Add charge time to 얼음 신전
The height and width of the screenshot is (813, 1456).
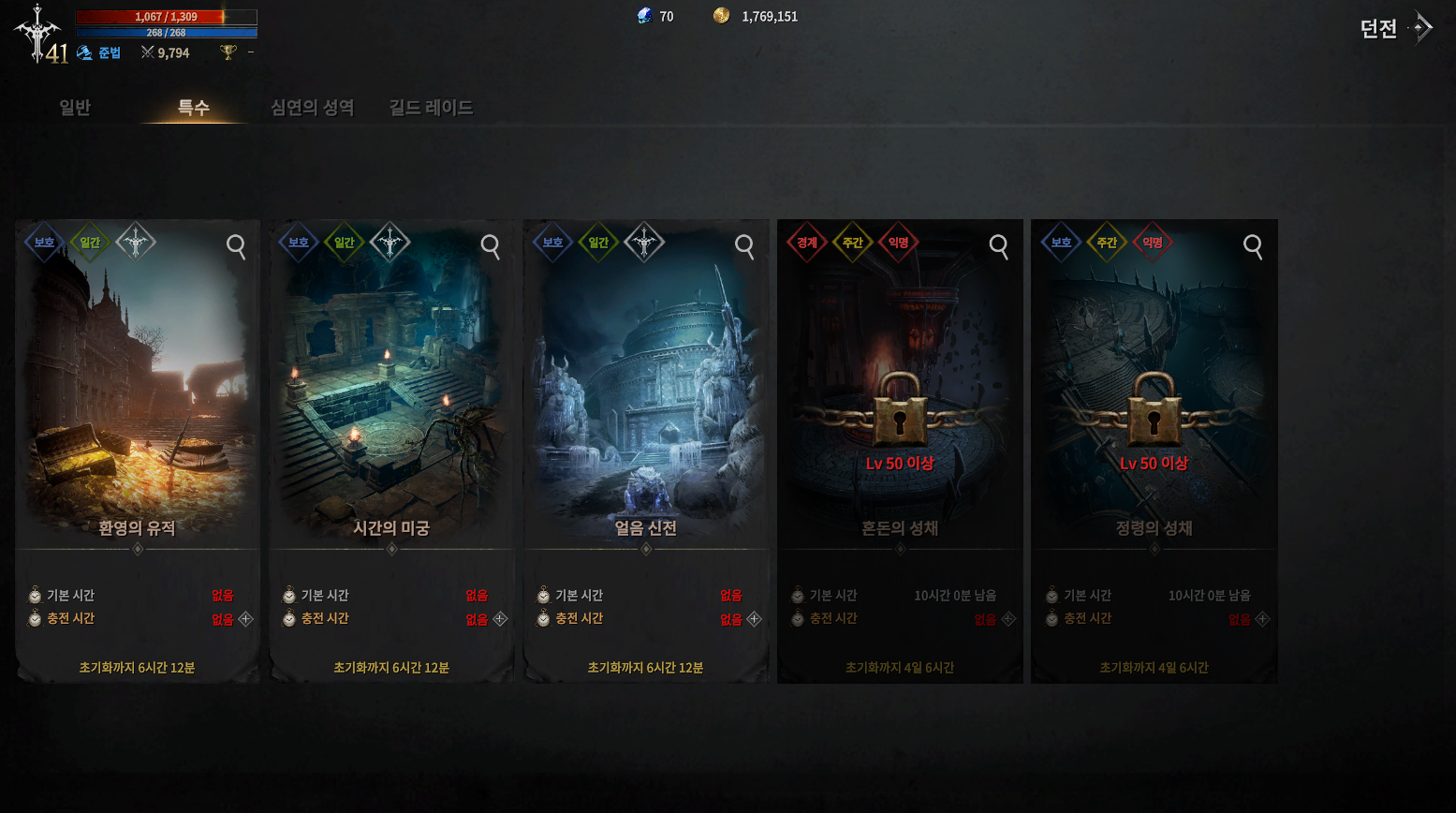tap(754, 619)
